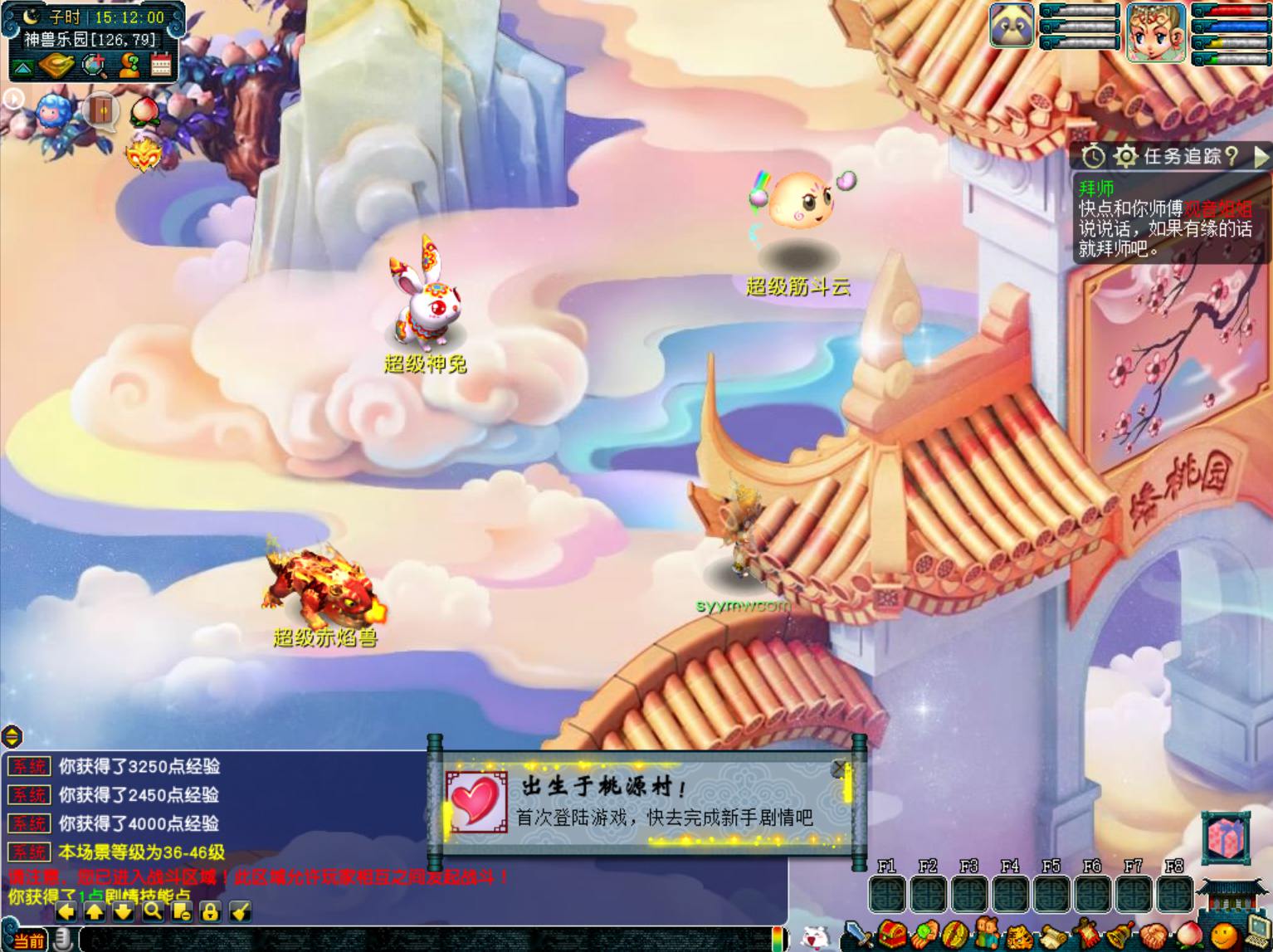The height and width of the screenshot is (952, 1273).
Task: Close the 出生于桃源村 notification scroll
Action: 840,769
